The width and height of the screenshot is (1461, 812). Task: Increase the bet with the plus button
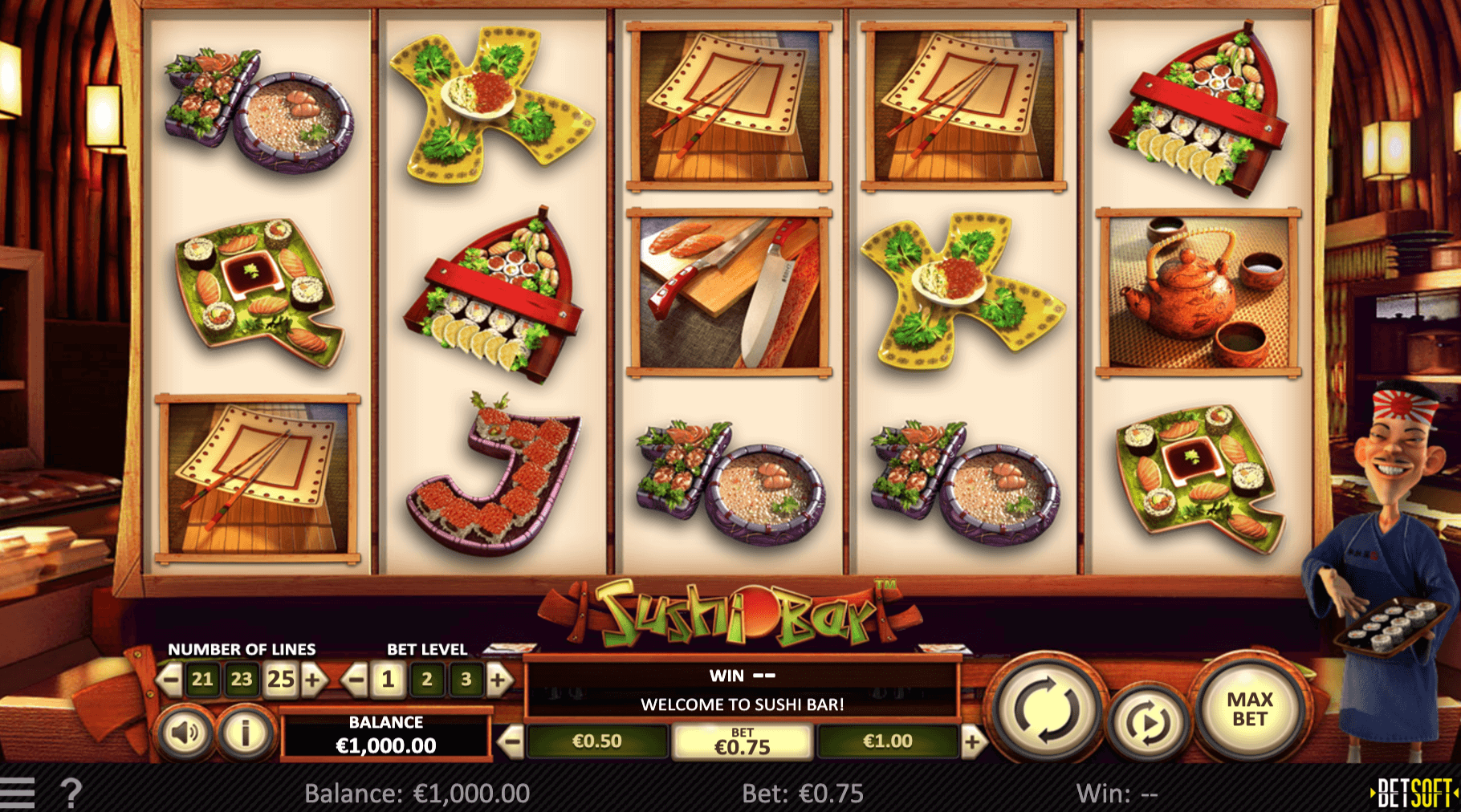[972, 741]
